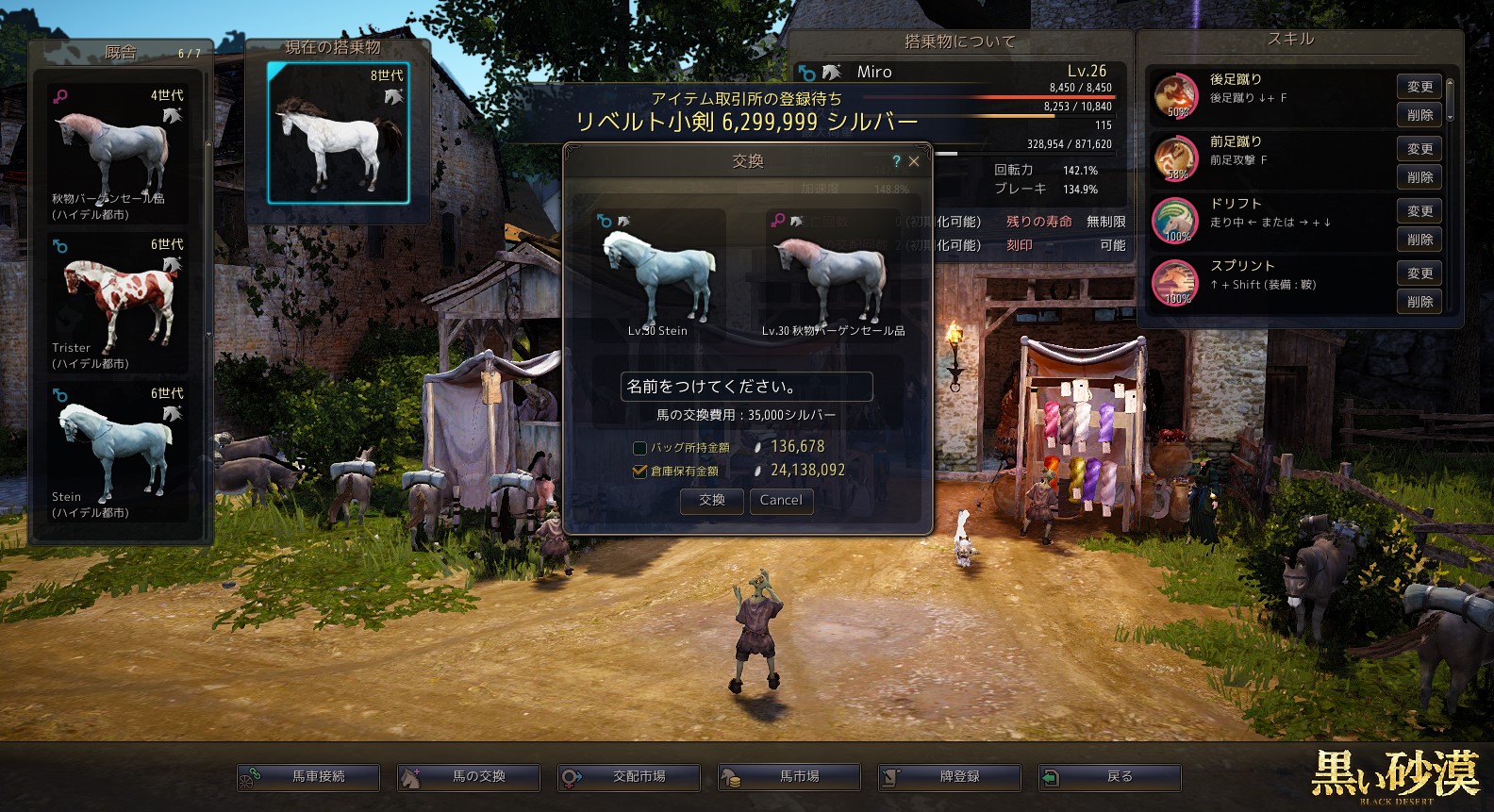Choose the 牌登録 registration button
The image size is (1494, 812).
tap(950, 777)
